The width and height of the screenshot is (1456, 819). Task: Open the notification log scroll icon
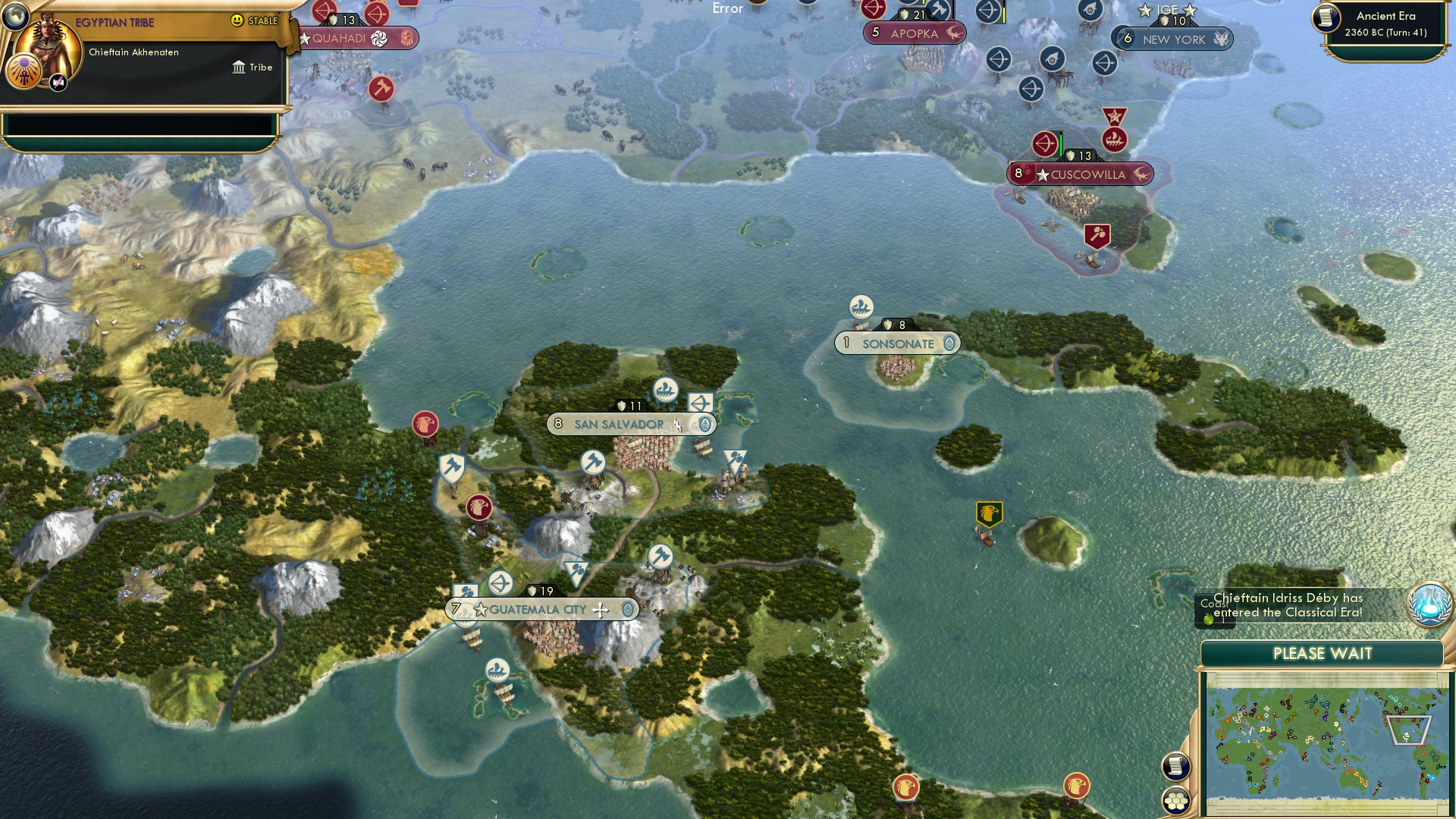(1177, 766)
